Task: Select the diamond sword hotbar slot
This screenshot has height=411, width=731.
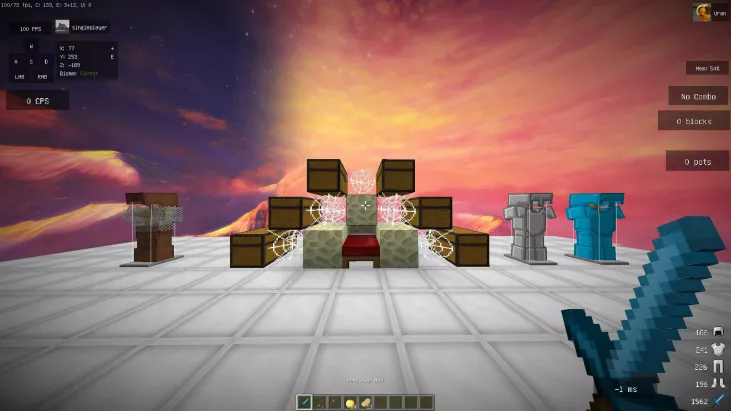Action: [305, 401]
